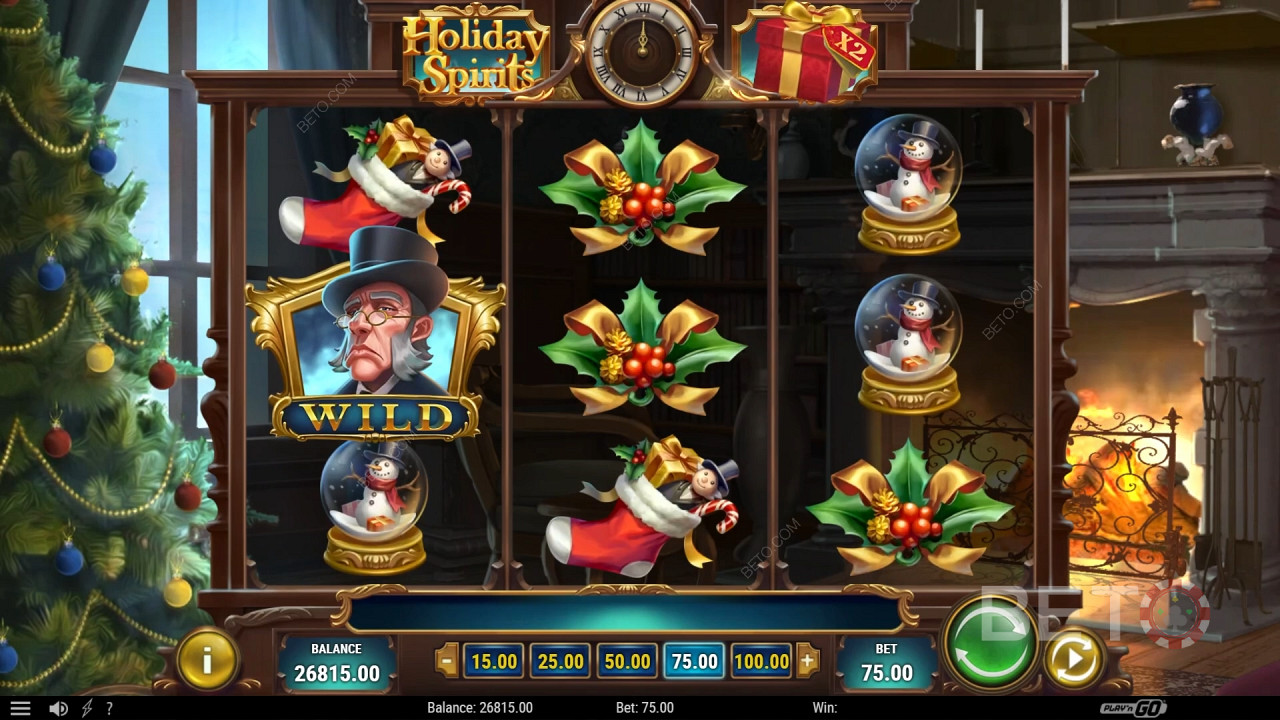Spin the reels with the green button
Image resolution: width=1280 pixels, height=720 pixels.
point(990,644)
